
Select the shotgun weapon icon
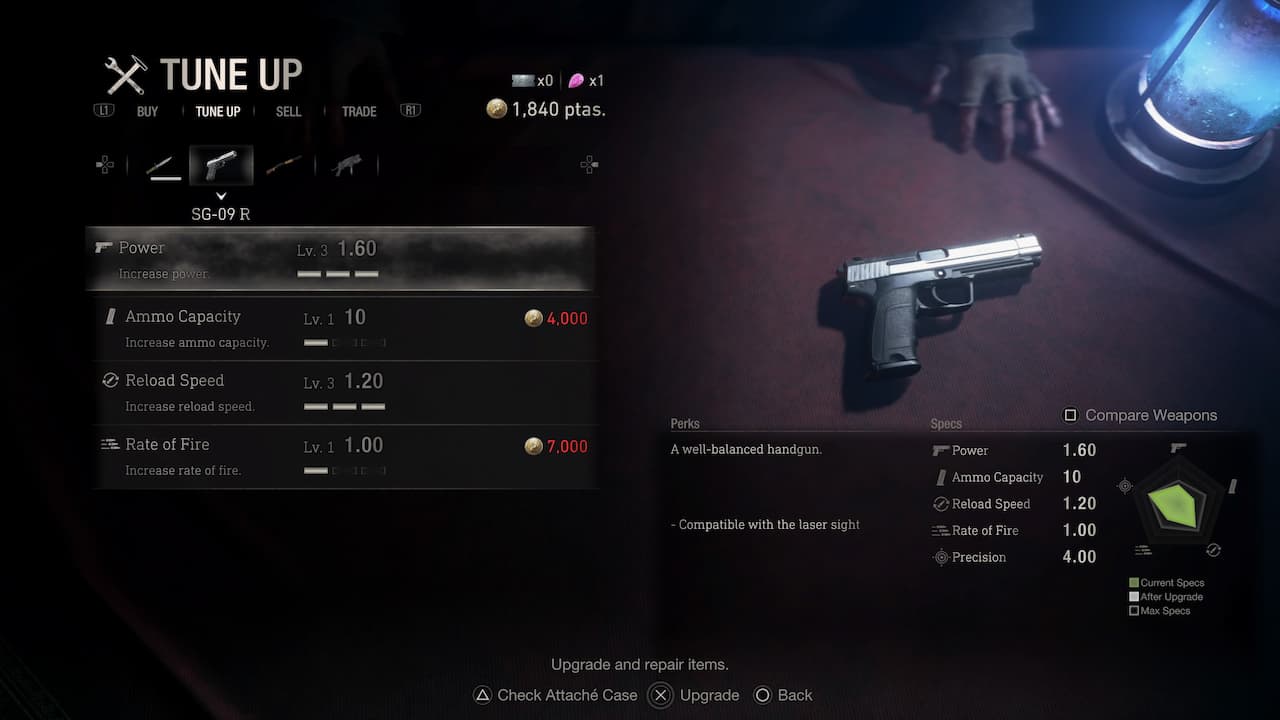tap(284, 166)
